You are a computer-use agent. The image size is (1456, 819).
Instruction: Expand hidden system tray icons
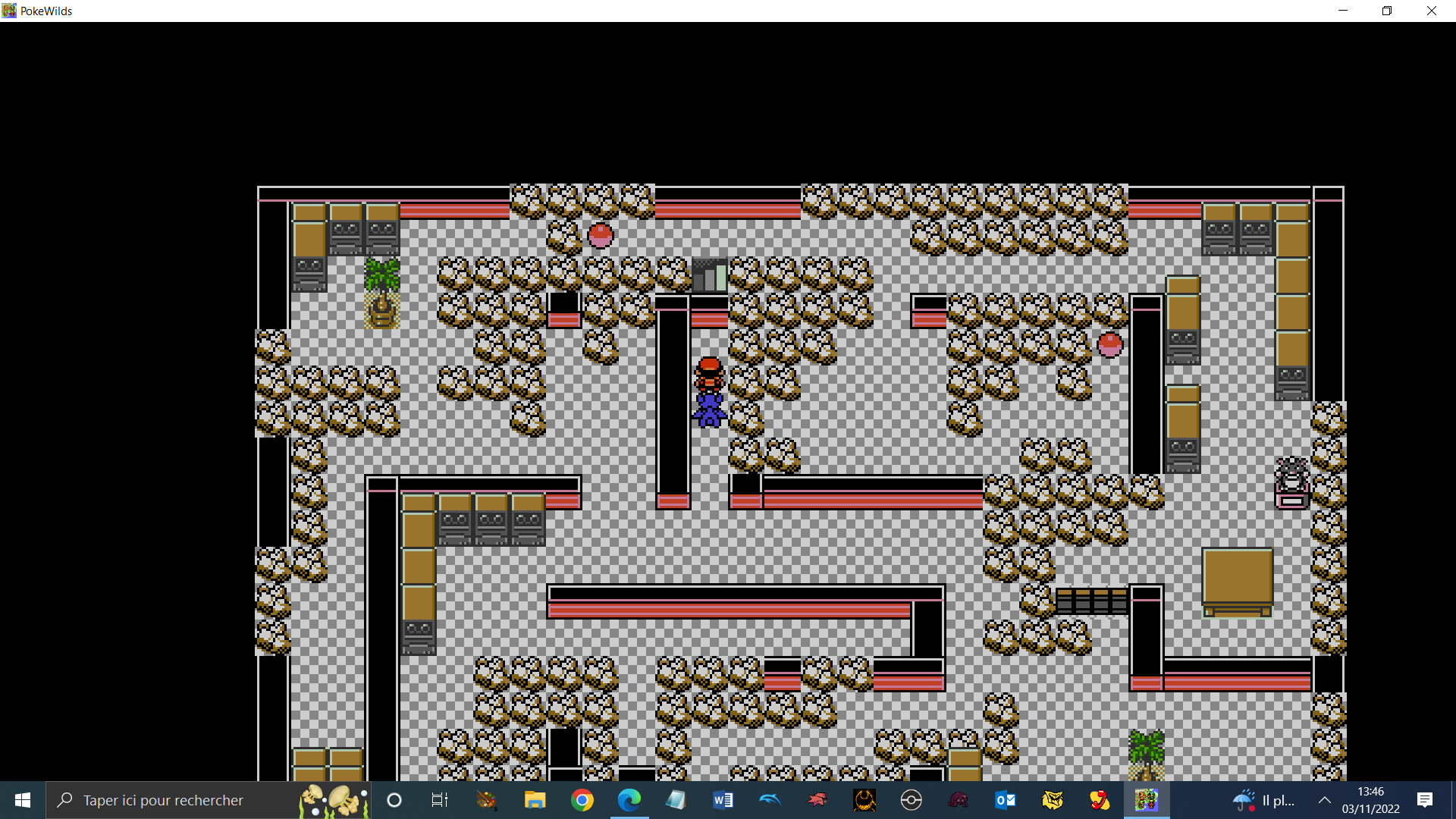pyautogui.click(x=1325, y=800)
